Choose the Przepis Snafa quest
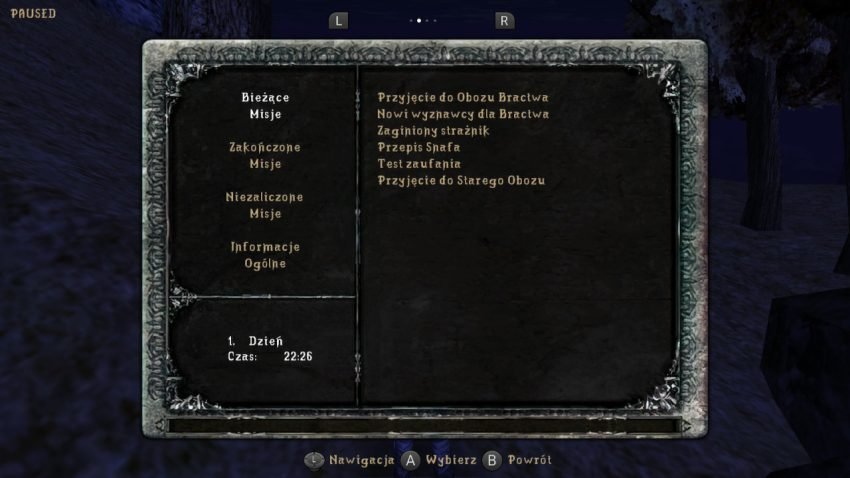Viewport: 850px width, 478px height. click(419, 148)
